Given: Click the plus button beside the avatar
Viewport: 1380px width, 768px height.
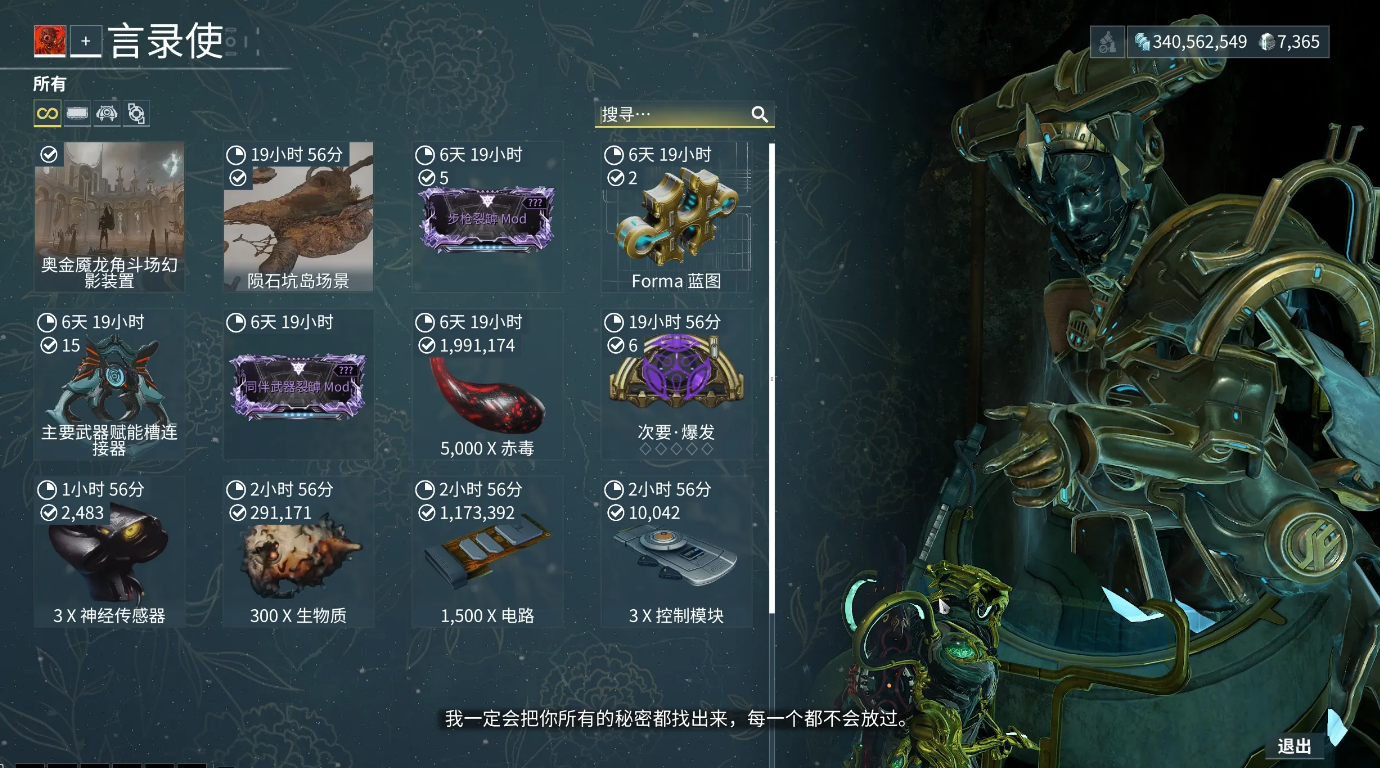Looking at the screenshot, I should [x=86, y=41].
